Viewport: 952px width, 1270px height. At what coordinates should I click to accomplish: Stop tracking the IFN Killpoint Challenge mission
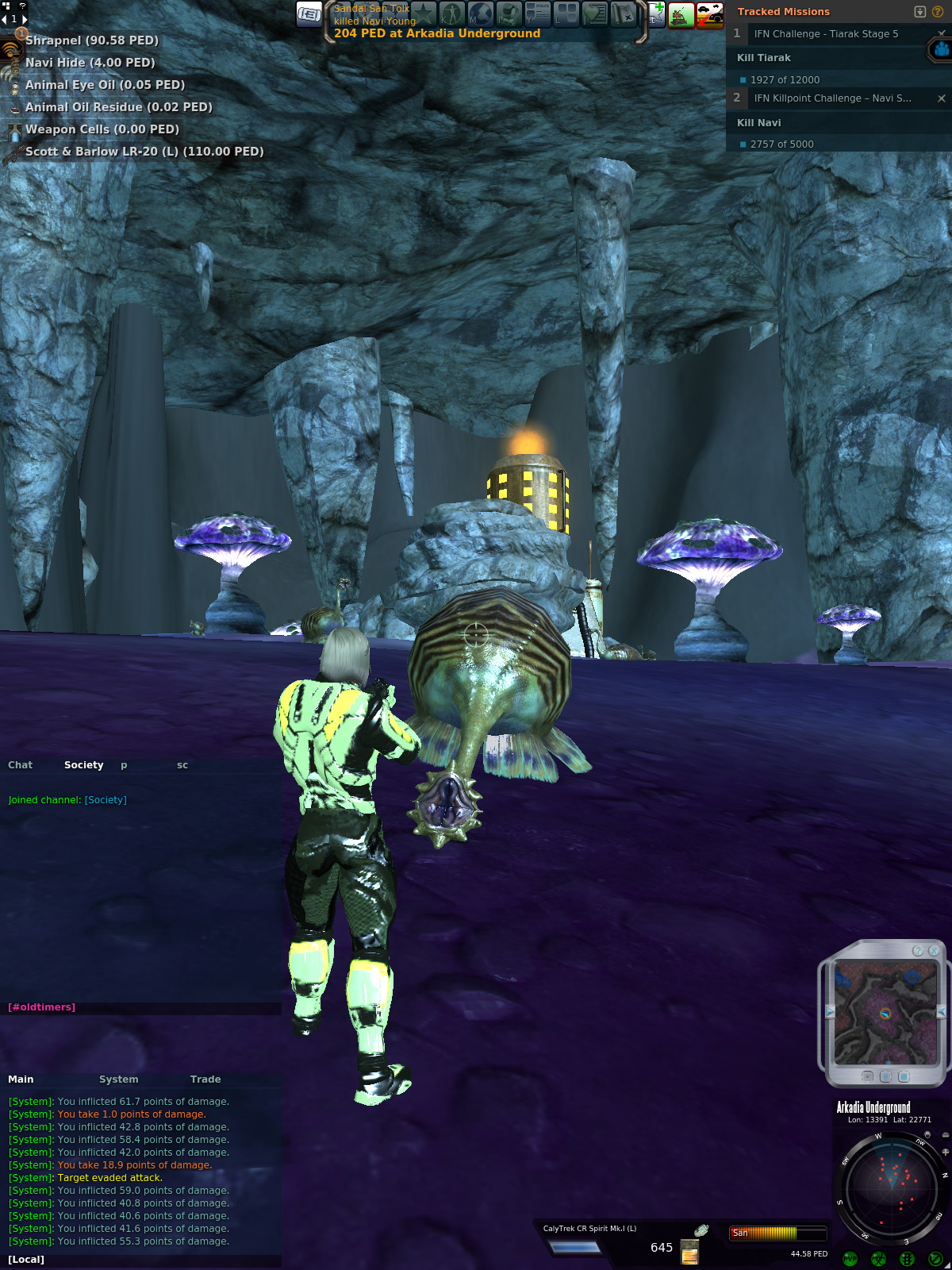pyautogui.click(x=942, y=98)
